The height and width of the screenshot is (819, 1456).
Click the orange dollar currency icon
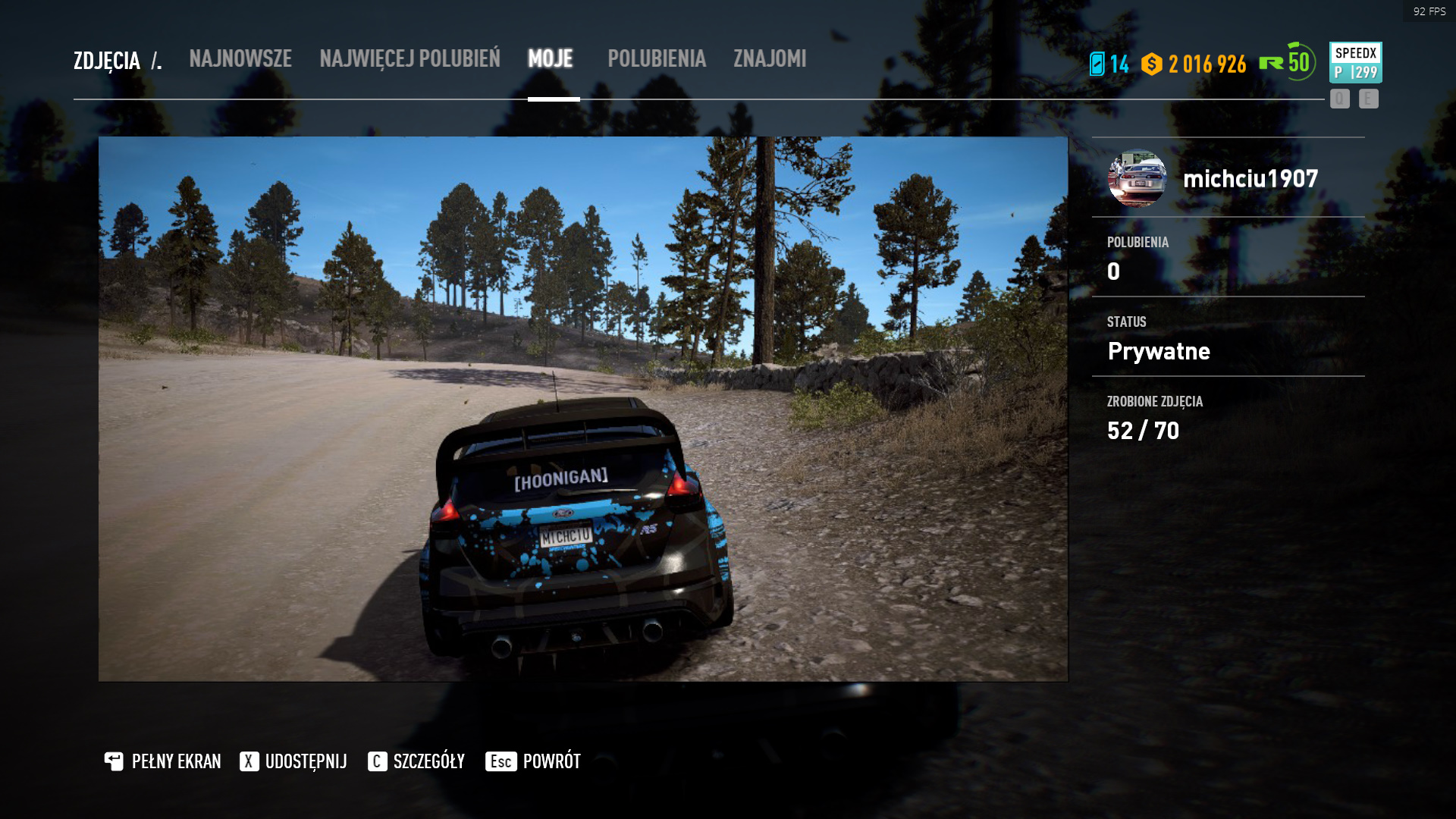coord(1151,65)
